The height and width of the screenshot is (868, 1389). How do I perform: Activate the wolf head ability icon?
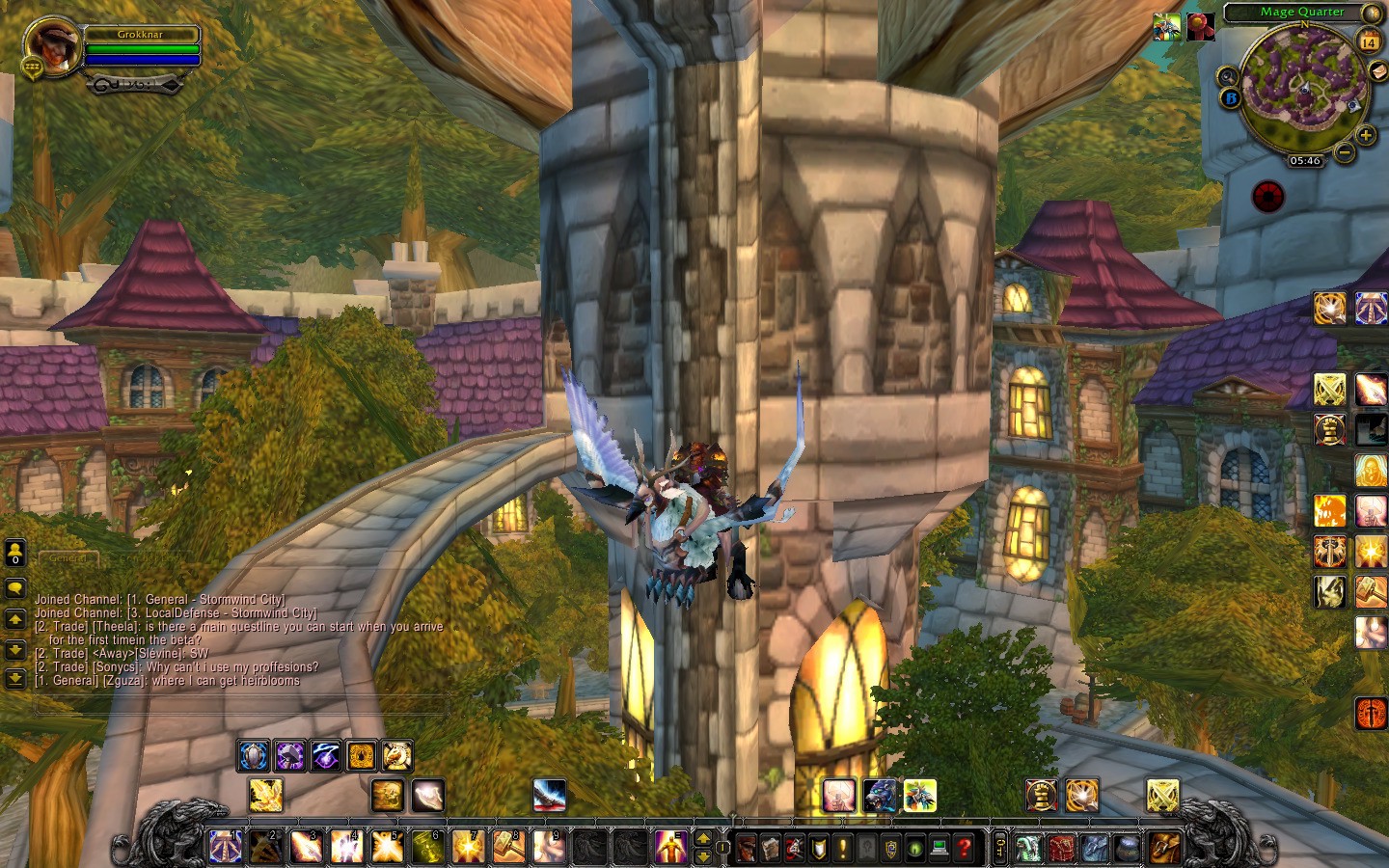coord(879,796)
